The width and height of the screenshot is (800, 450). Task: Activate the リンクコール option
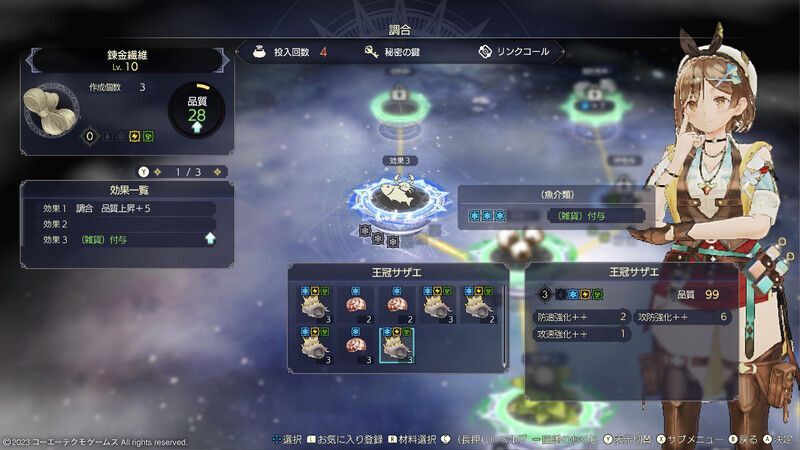coord(517,51)
